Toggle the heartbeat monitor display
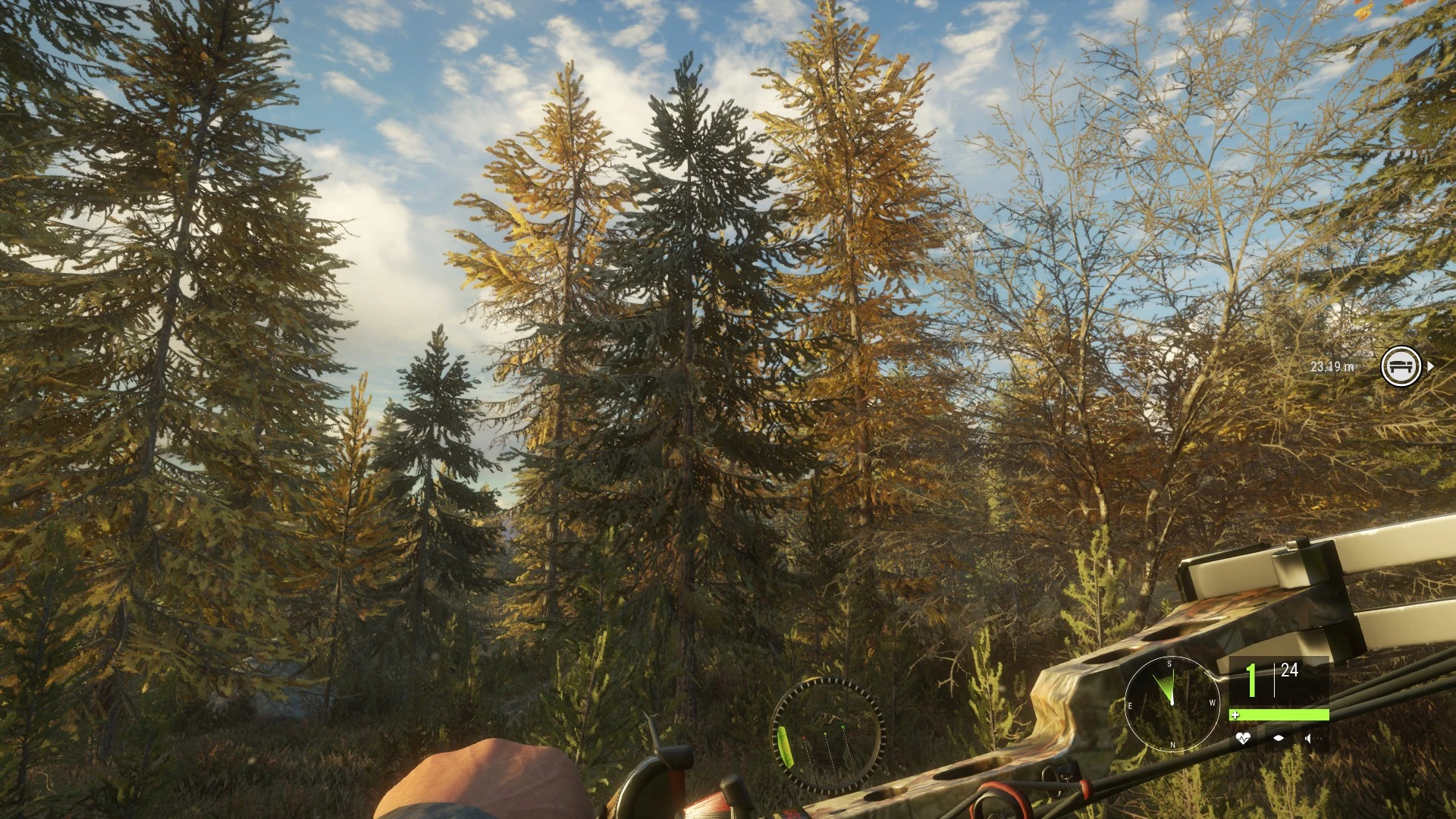The width and height of the screenshot is (1456, 819). pyautogui.click(x=1244, y=738)
